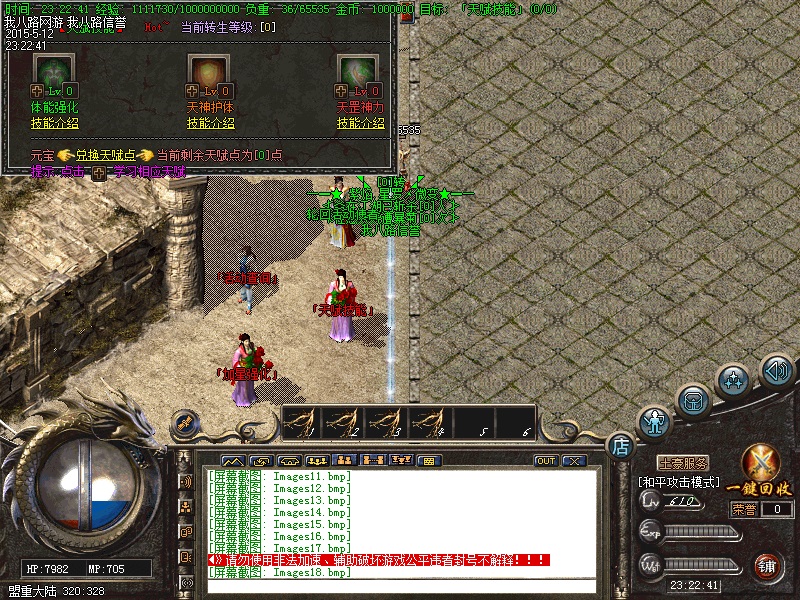The width and height of the screenshot is (800, 600).
Task: Open the 土豪服务 button
Action: coord(684,464)
